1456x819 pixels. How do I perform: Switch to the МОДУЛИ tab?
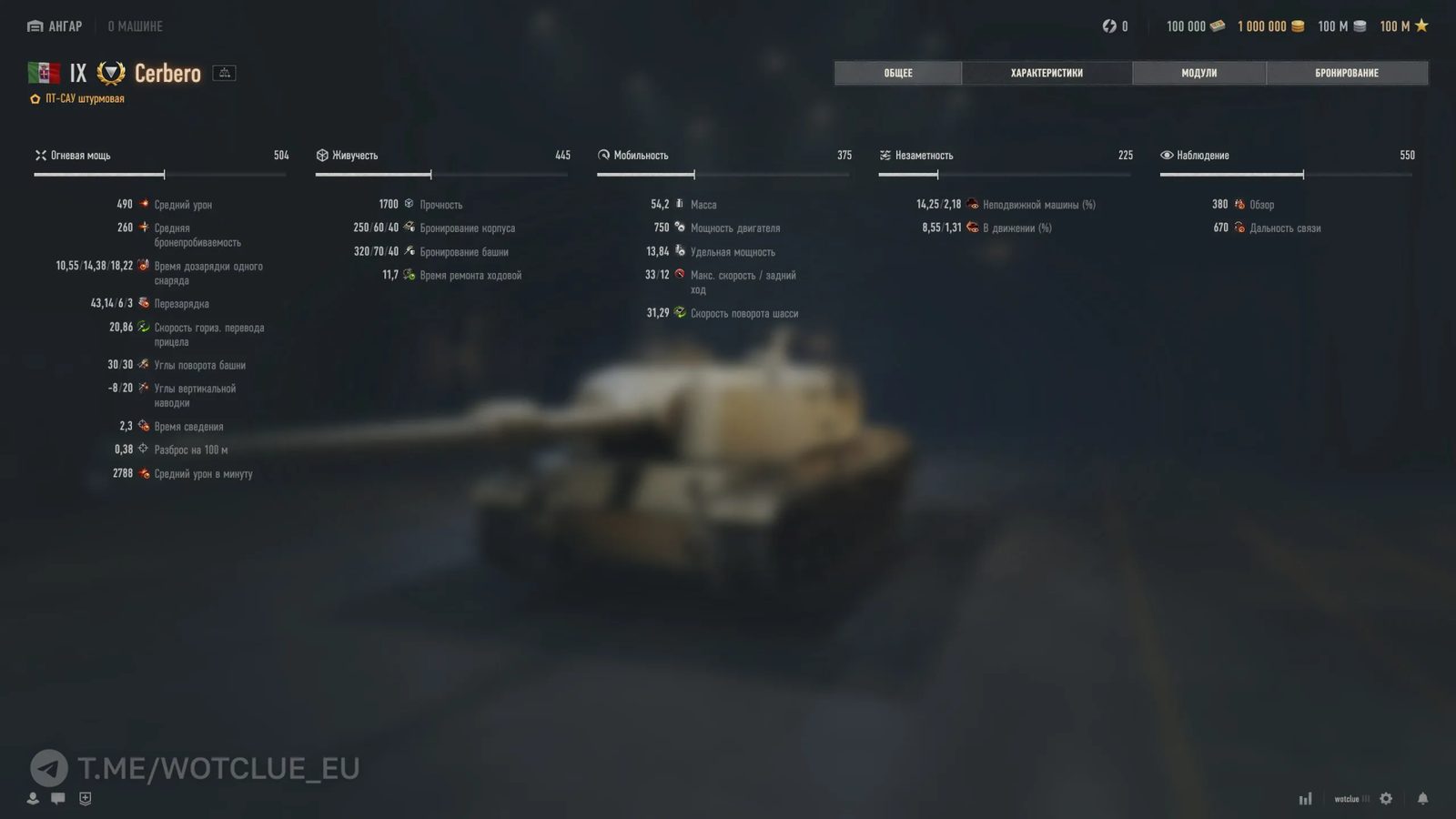(x=1199, y=73)
